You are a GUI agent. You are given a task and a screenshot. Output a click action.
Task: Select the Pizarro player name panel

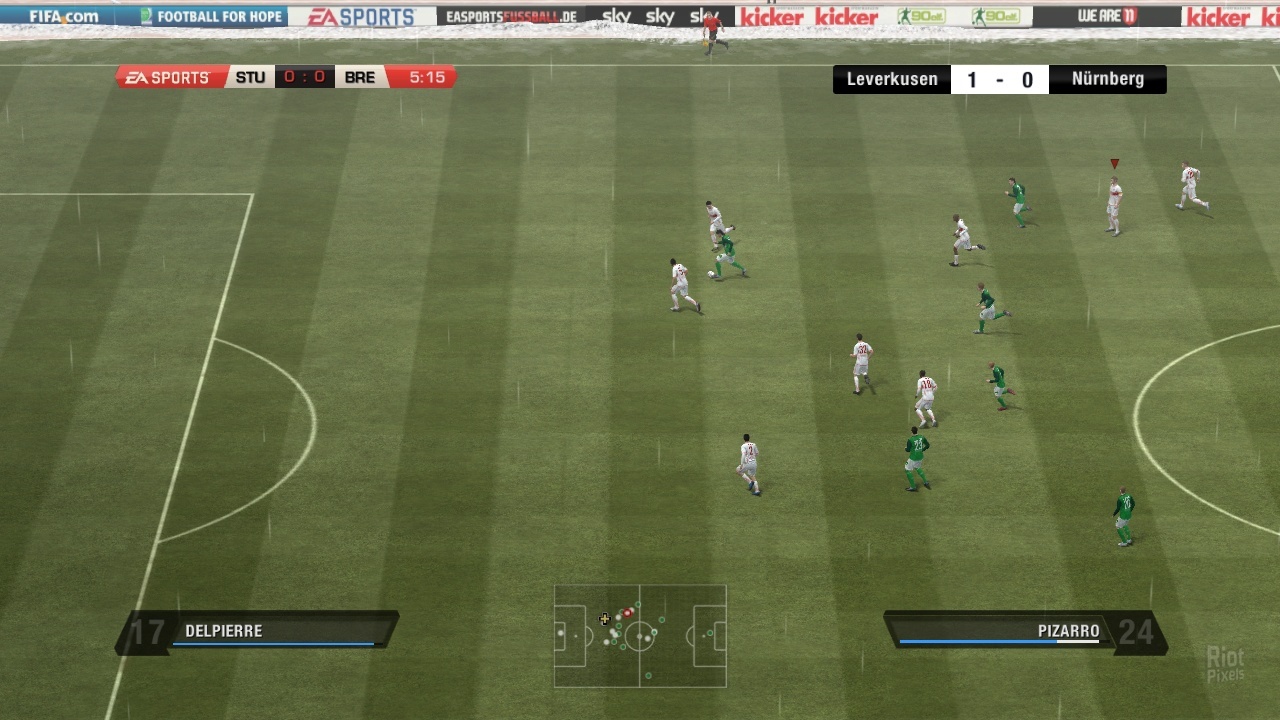pos(1025,632)
